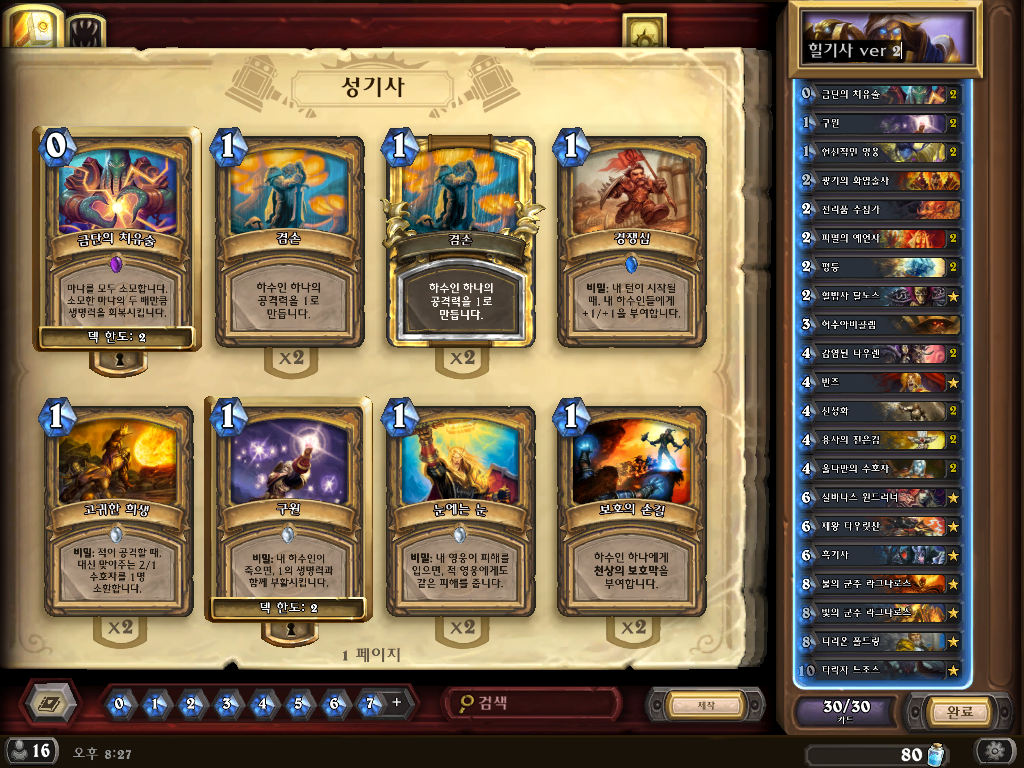The image size is (1024, 768).
Task: Open the gear settings menu
Action: (995, 752)
